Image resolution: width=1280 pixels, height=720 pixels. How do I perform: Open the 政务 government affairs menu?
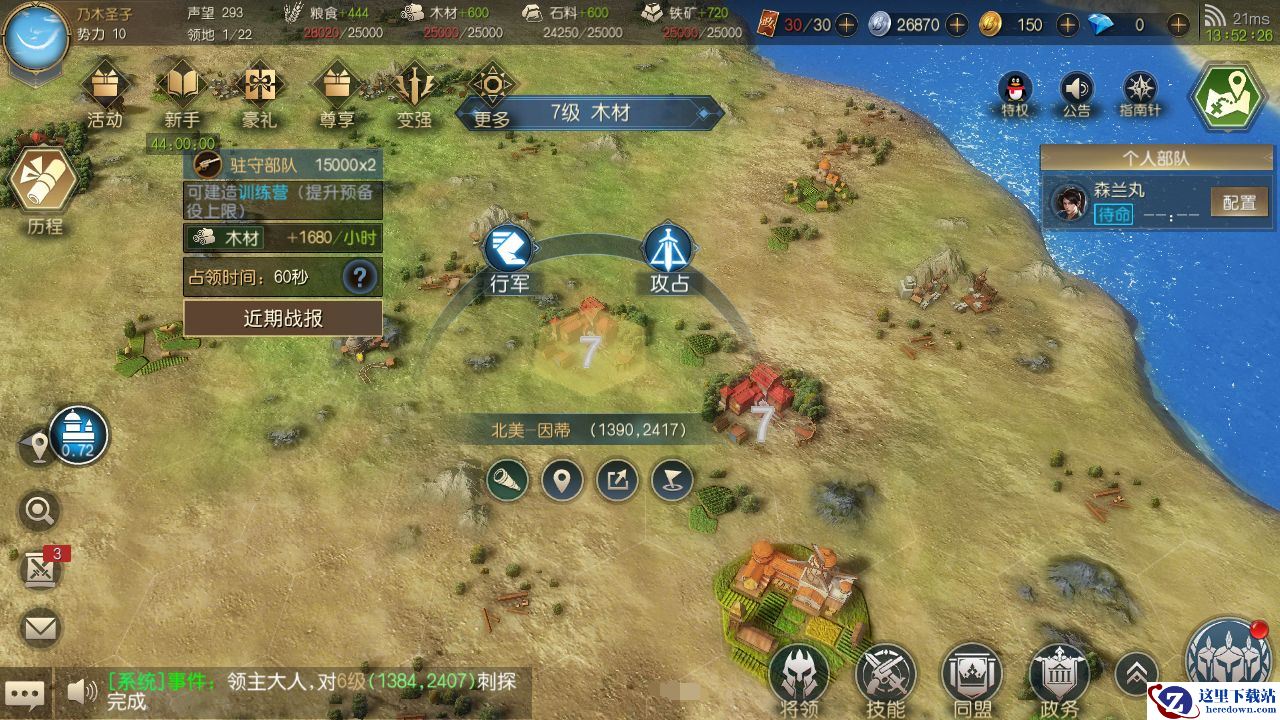coord(1059,675)
